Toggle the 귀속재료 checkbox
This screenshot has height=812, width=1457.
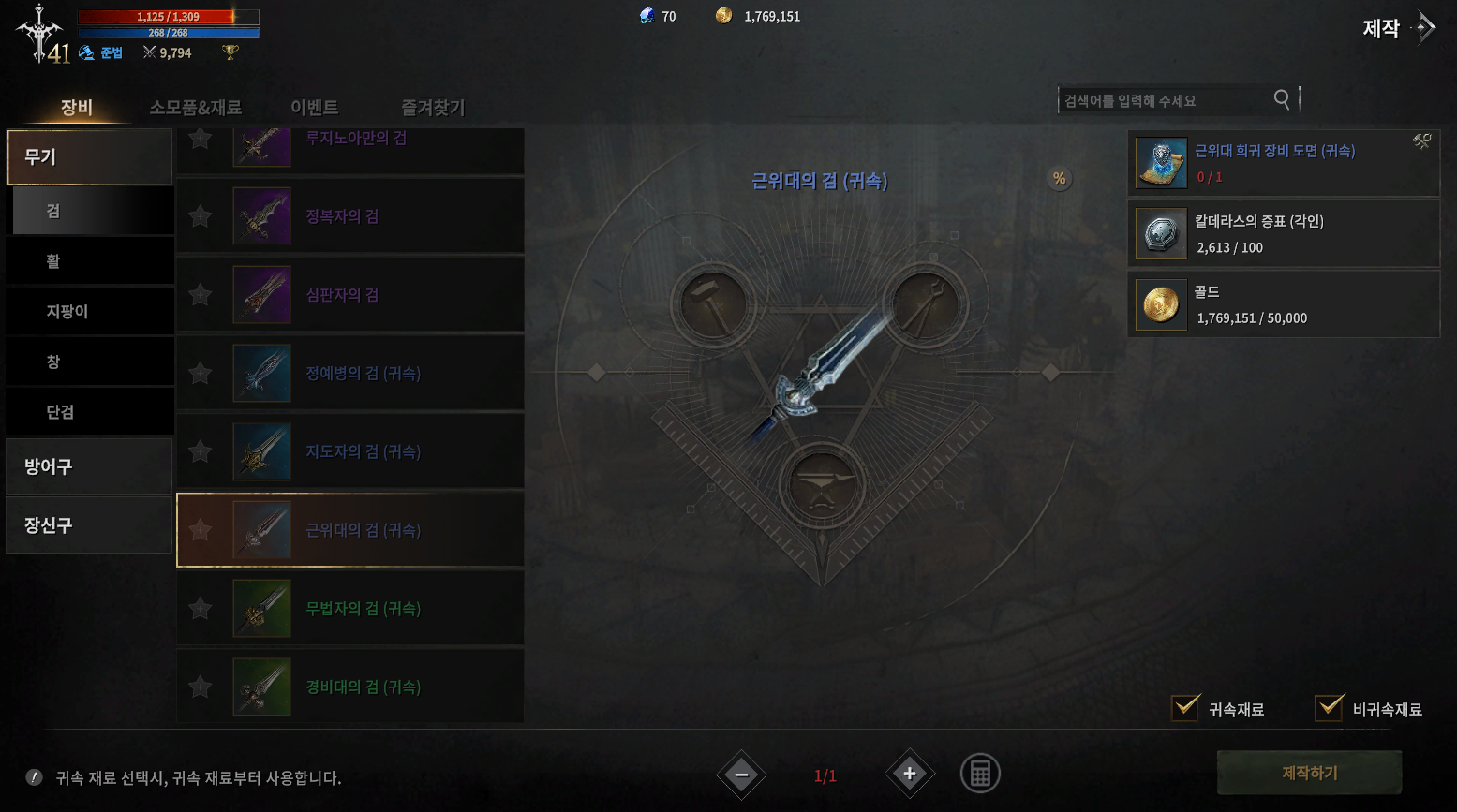pos(1186,708)
